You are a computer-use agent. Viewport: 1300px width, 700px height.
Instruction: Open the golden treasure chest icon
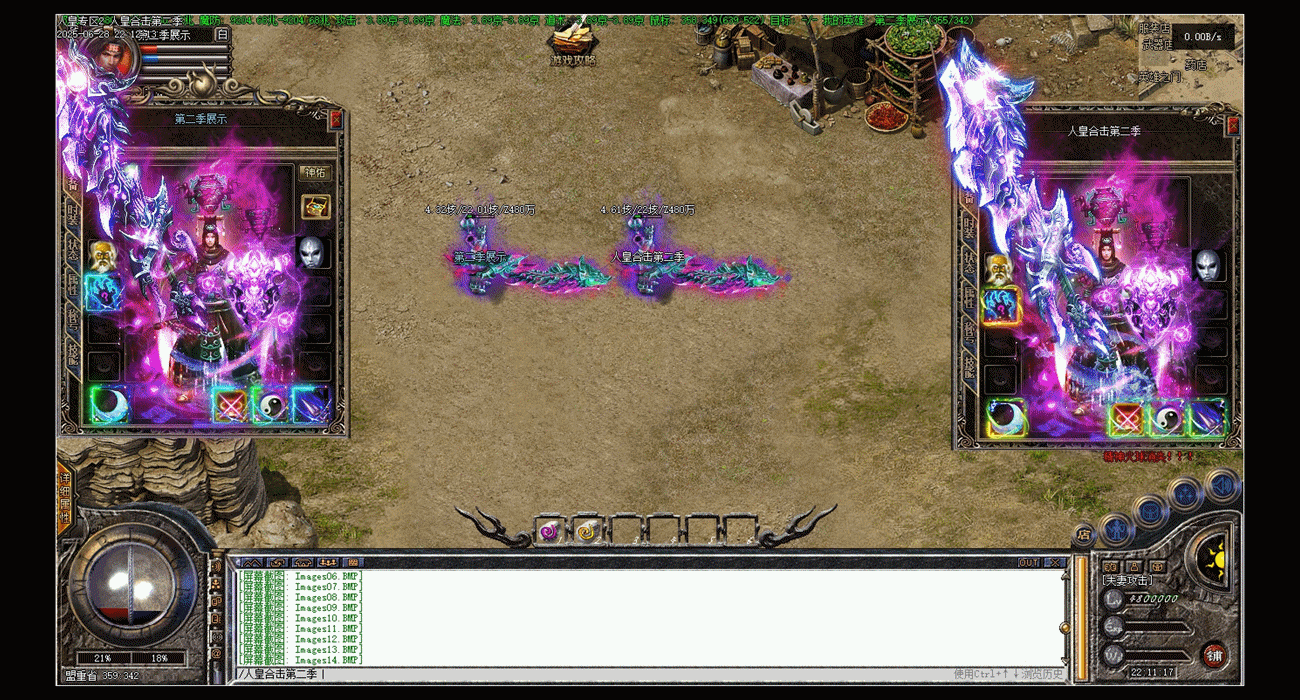click(x=315, y=207)
